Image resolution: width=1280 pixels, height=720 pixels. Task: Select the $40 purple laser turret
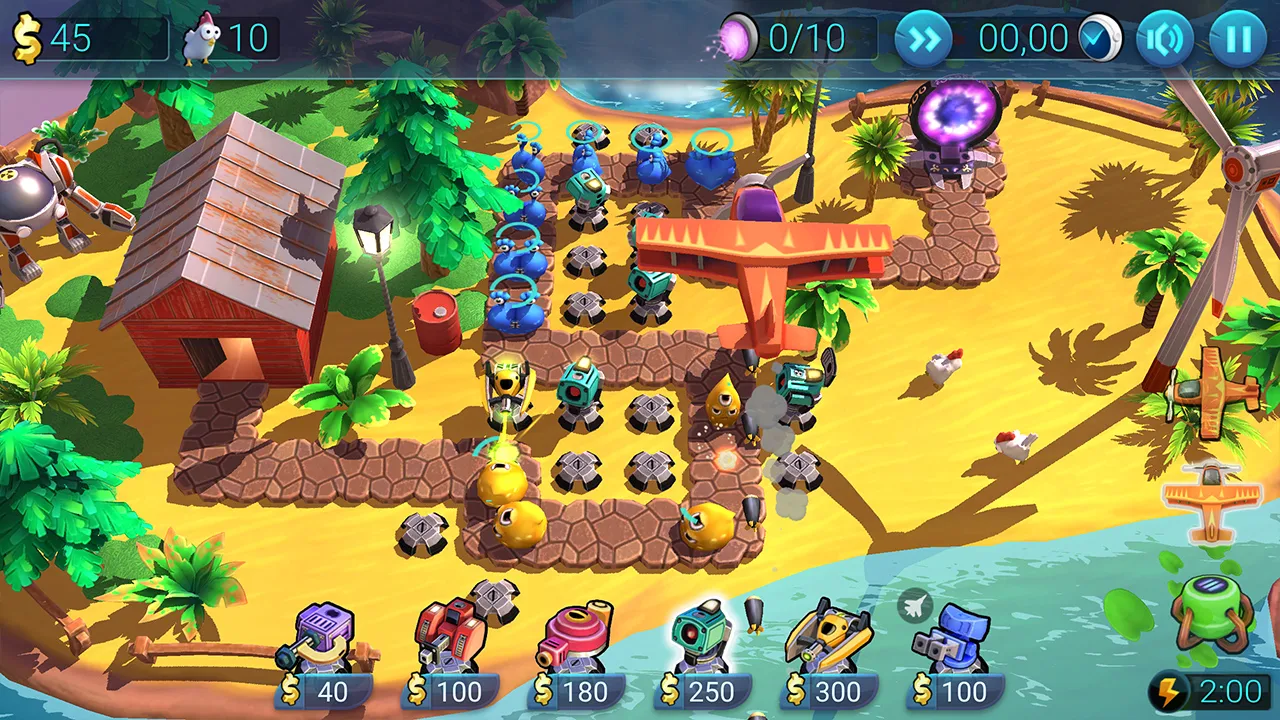point(323,634)
